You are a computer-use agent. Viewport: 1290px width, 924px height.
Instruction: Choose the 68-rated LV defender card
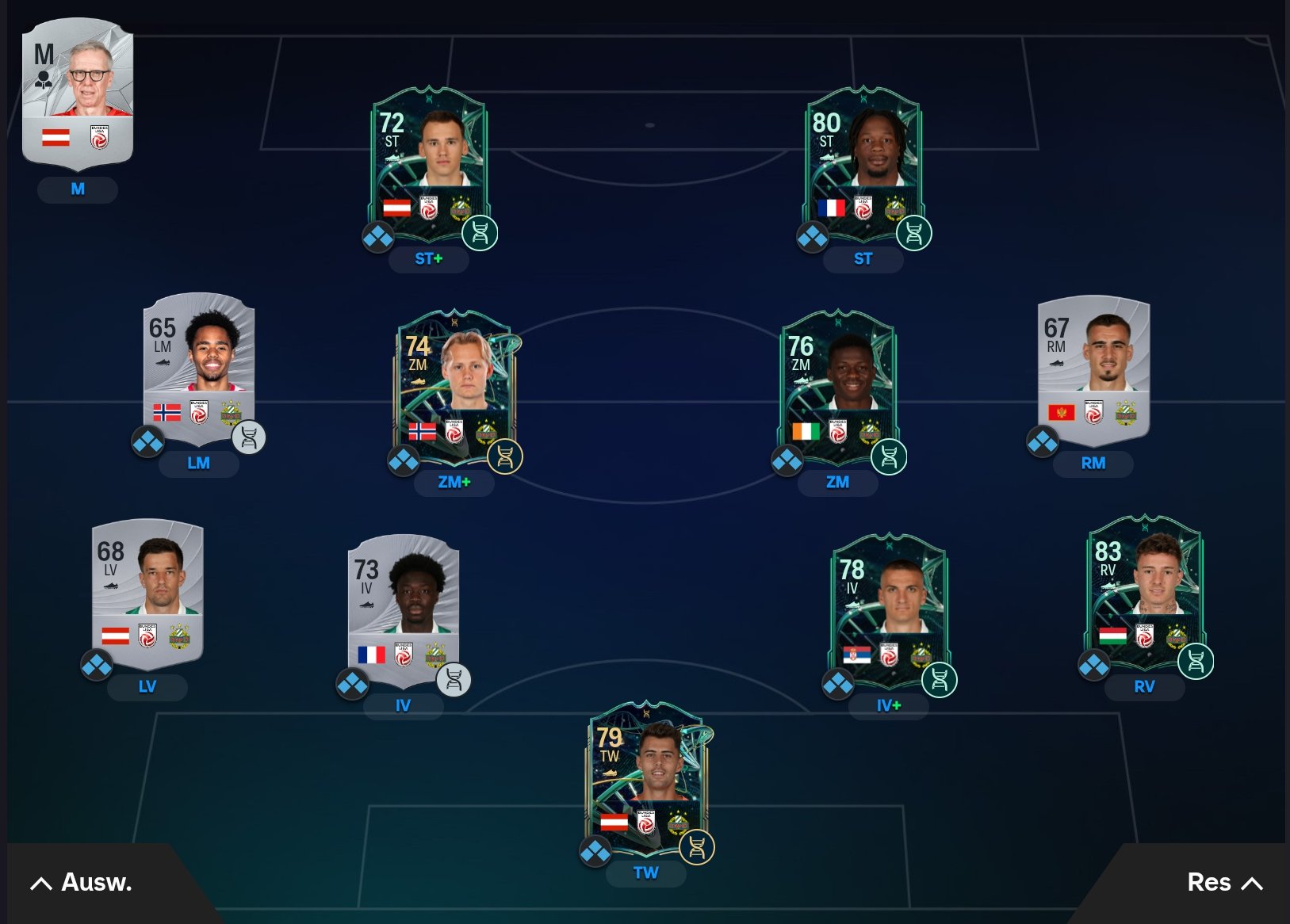[147, 592]
